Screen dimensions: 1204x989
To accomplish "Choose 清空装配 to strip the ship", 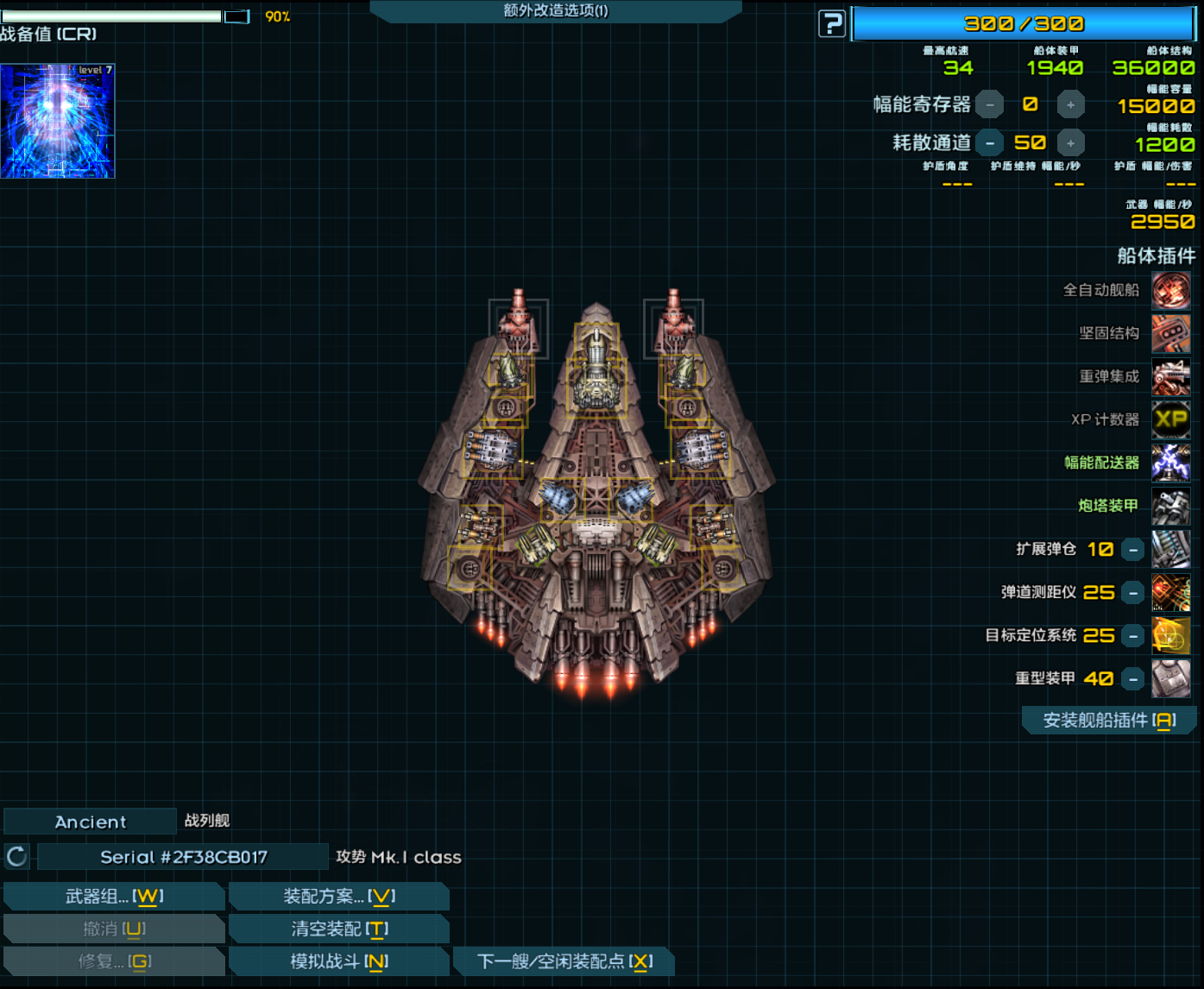I will (339, 929).
